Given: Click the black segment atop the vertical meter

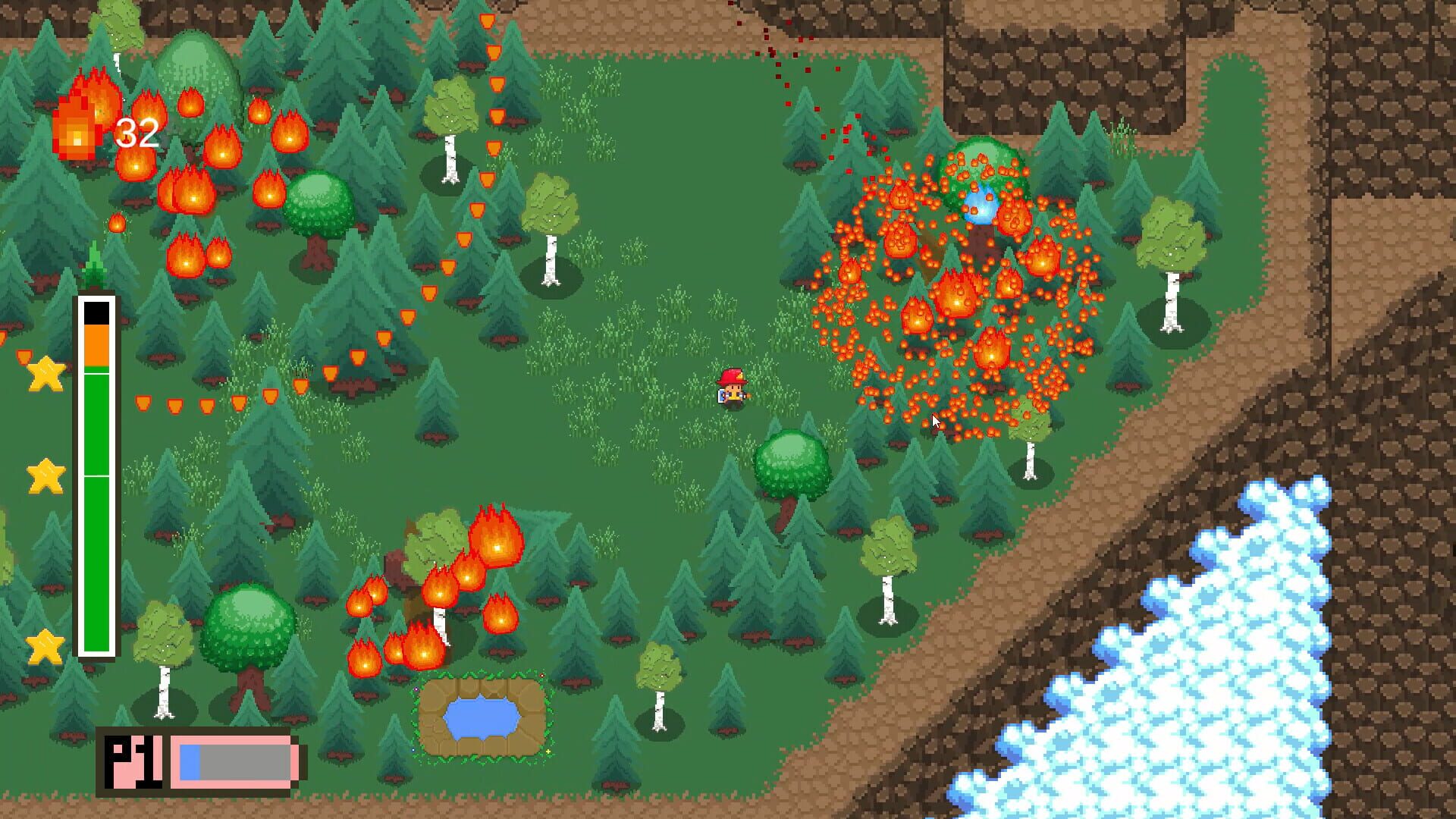Looking at the screenshot, I should 97,311.
